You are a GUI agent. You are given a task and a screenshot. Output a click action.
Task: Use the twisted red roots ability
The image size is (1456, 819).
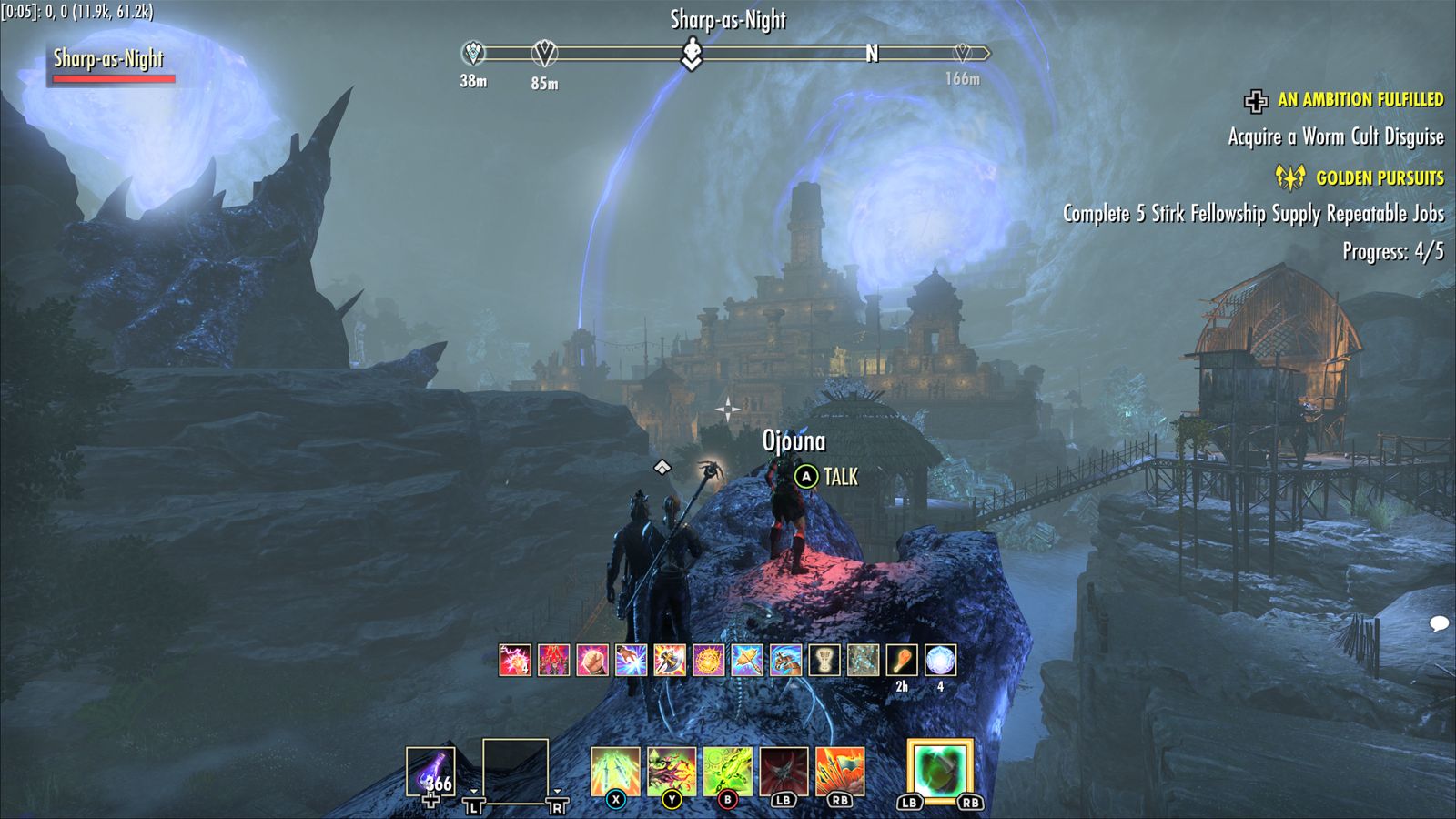click(x=672, y=772)
